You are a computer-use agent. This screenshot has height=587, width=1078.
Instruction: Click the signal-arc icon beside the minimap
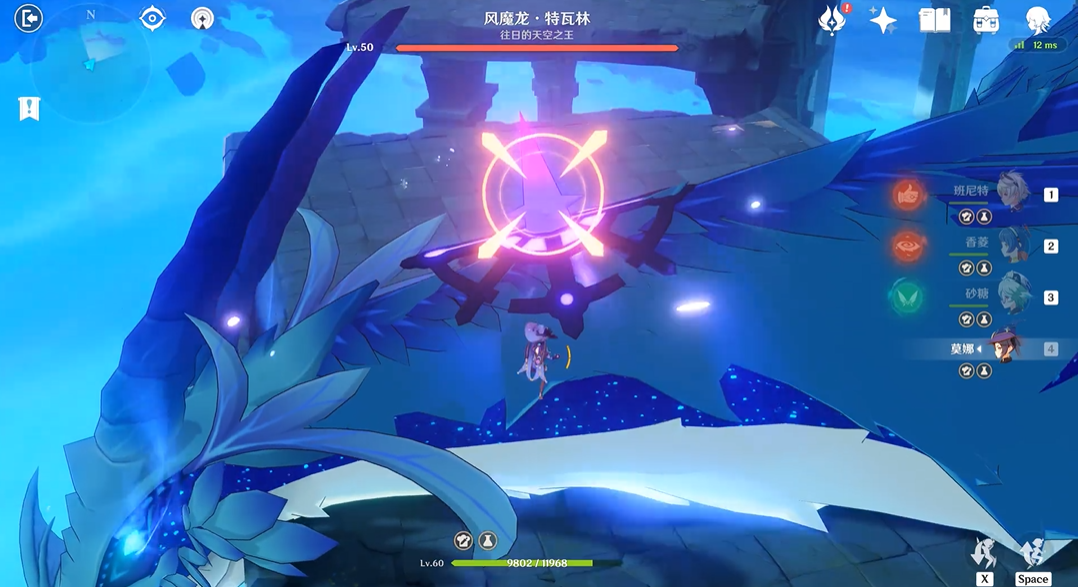point(202,18)
